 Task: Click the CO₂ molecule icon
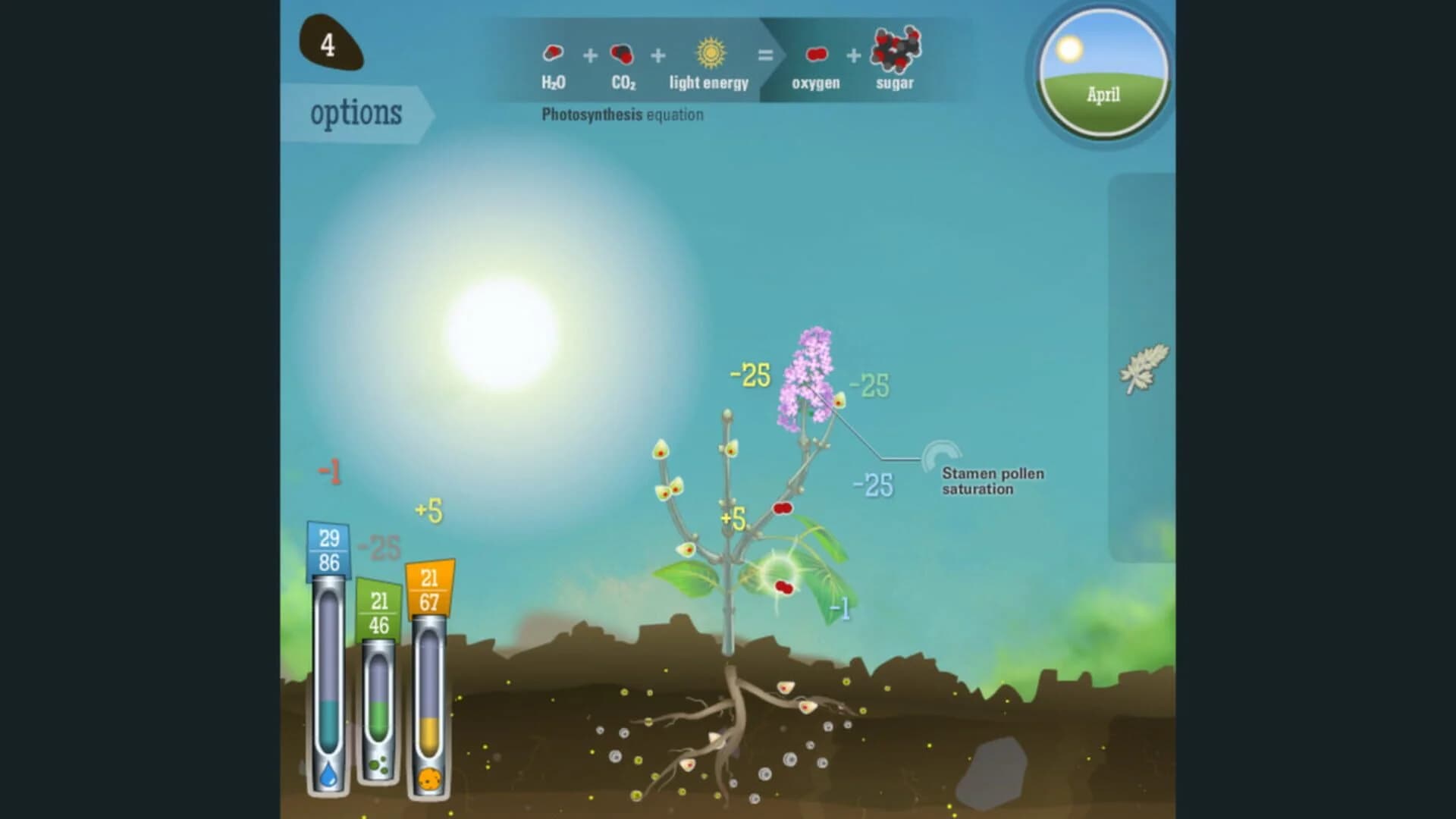622,53
